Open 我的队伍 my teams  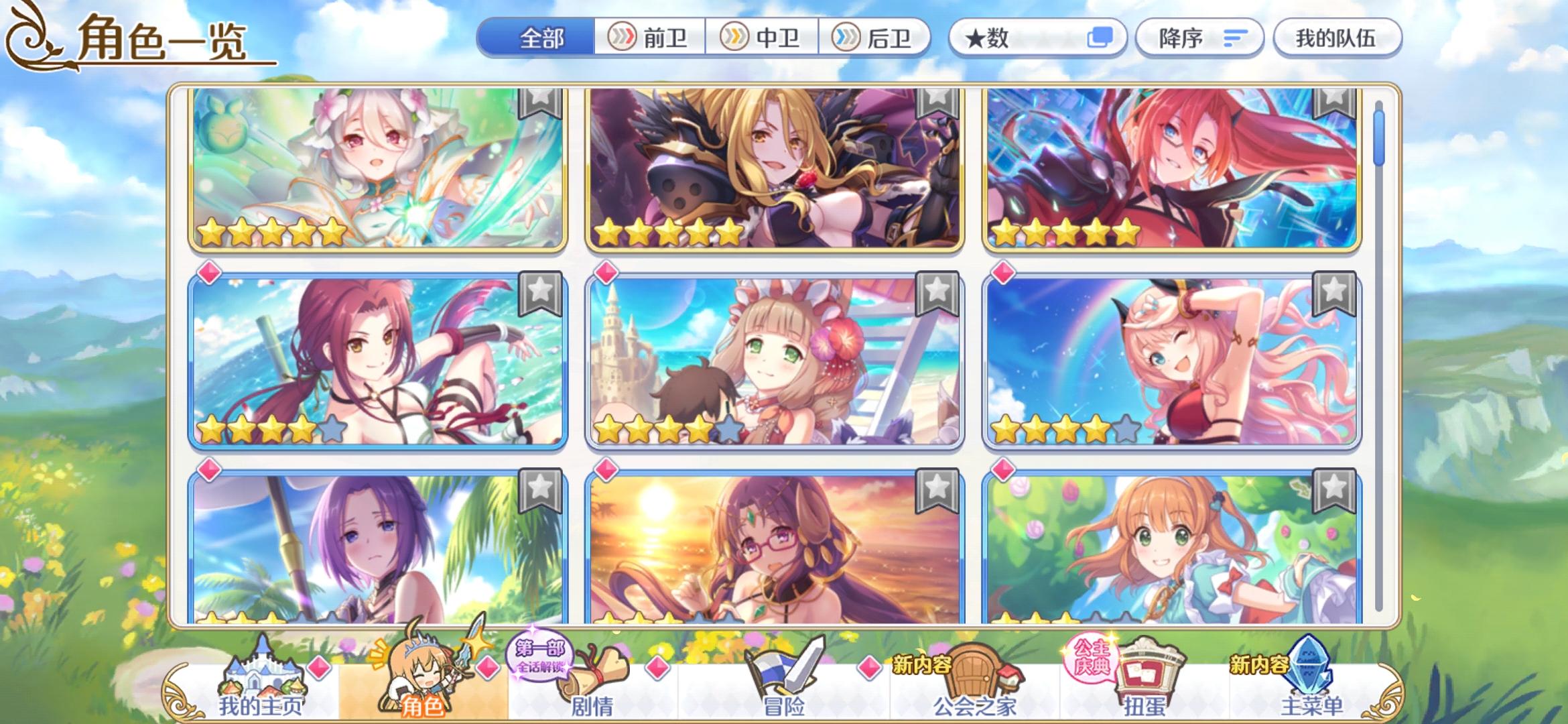point(1337,38)
